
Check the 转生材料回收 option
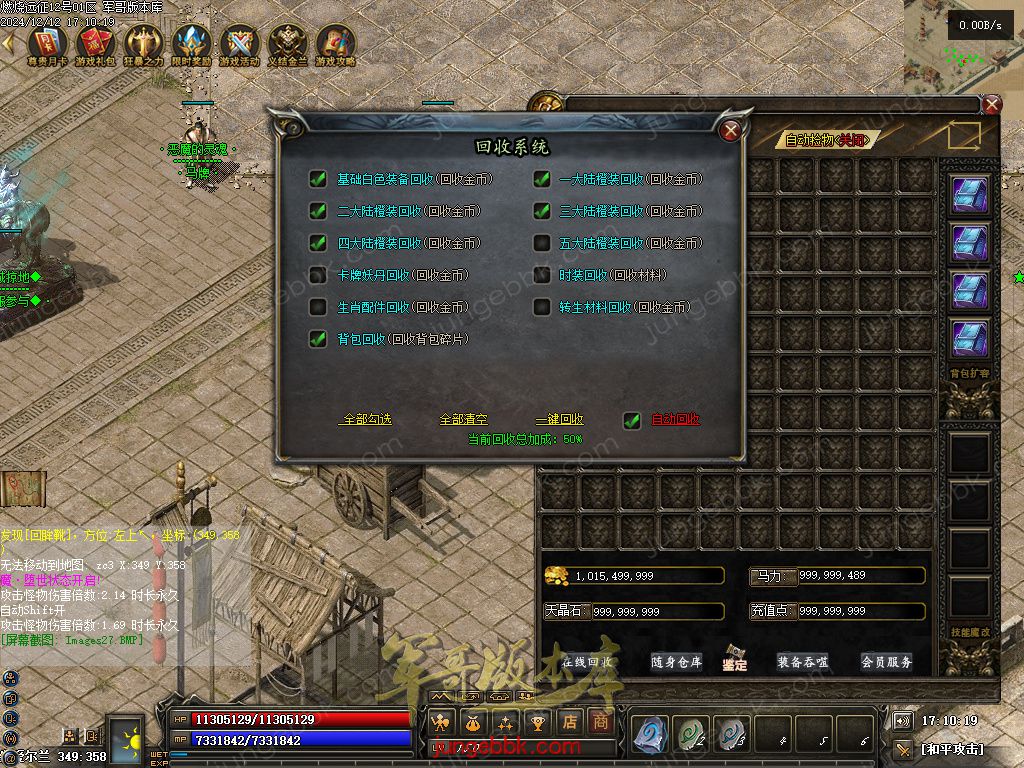(542, 307)
